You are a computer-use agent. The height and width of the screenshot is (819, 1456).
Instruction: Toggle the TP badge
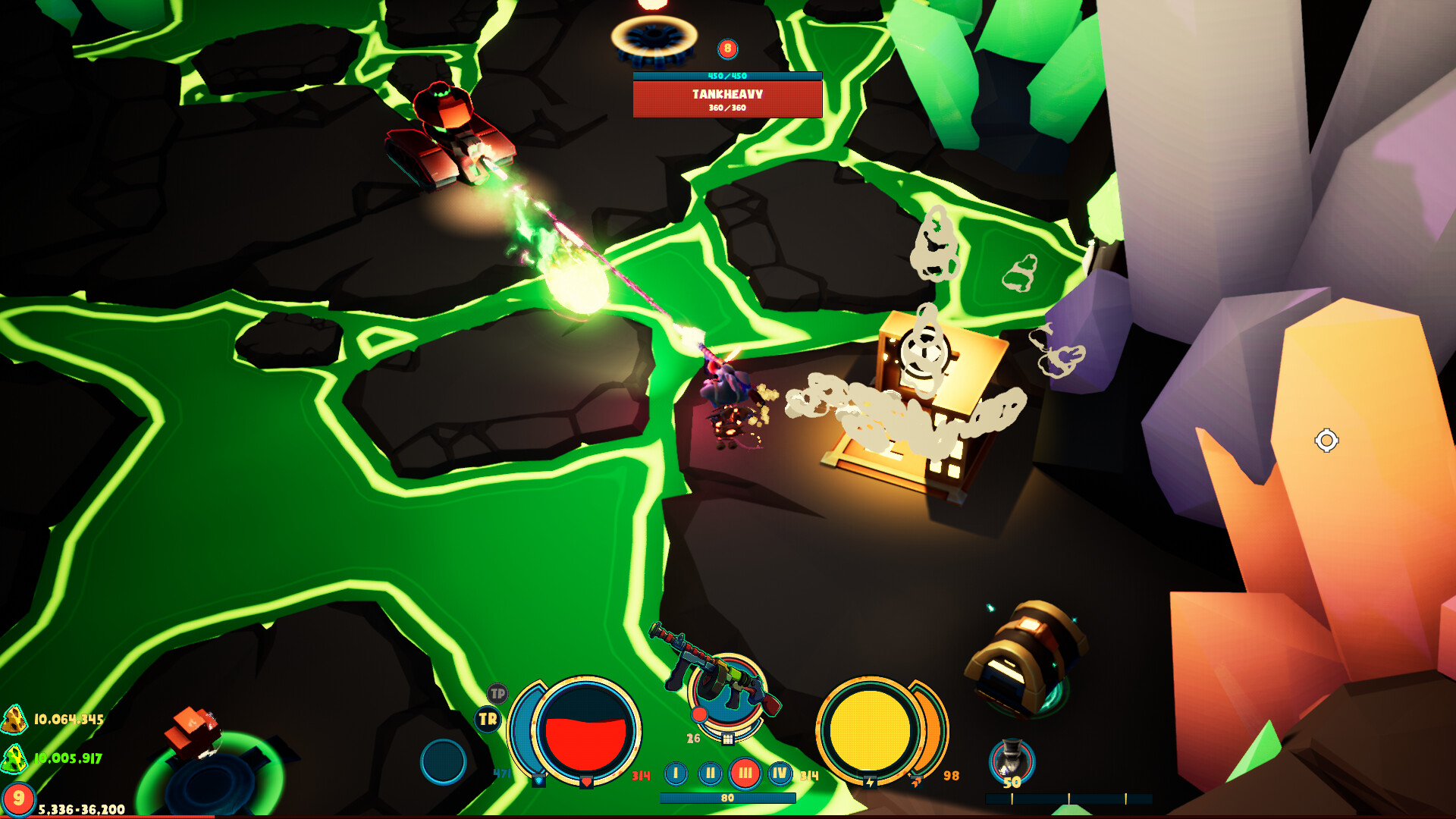point(497,694)
